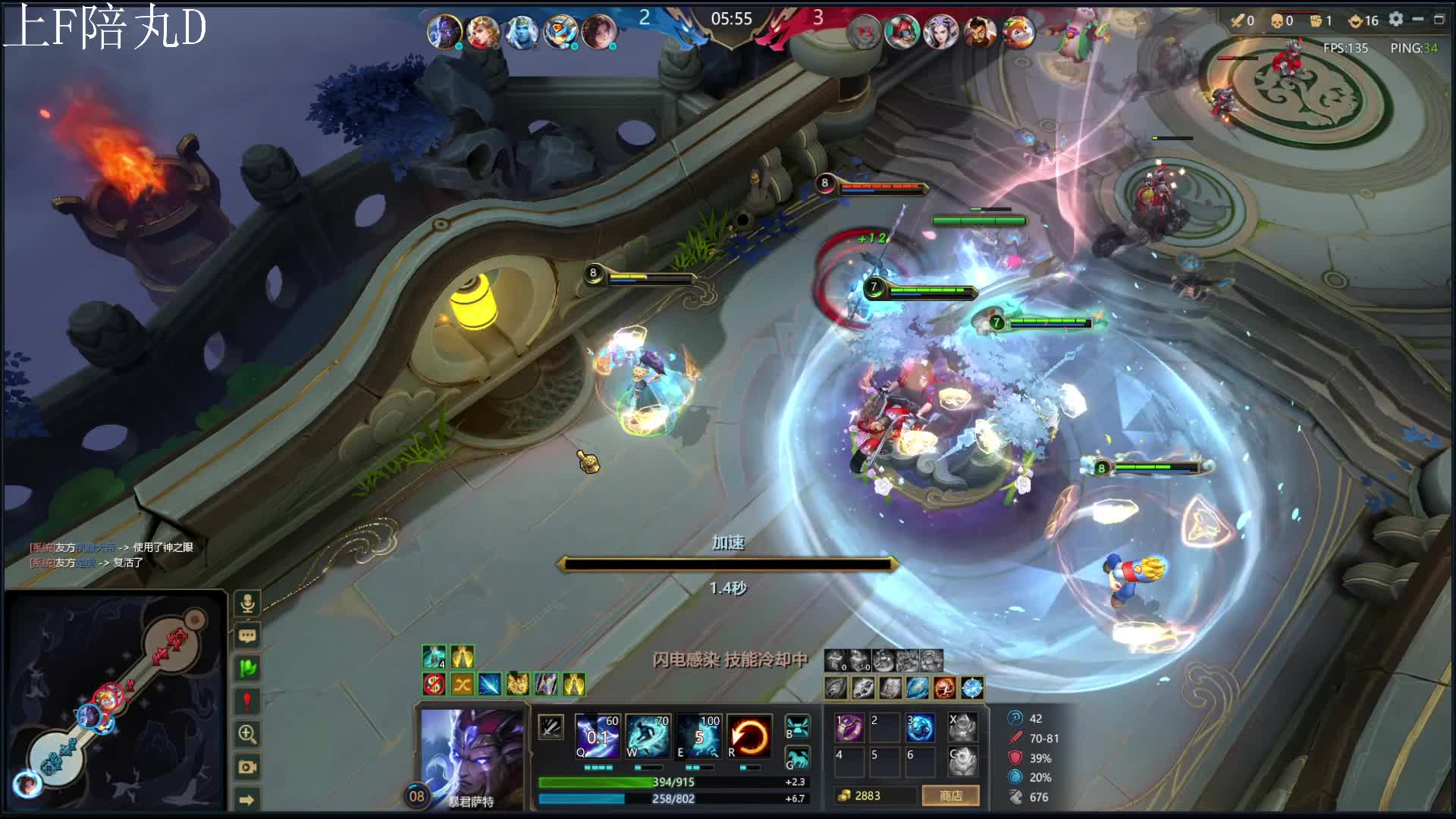Toggle the microphone voice button
Image resolution: width=1456 pixels, height=819 pixels.
click(247, 604)
